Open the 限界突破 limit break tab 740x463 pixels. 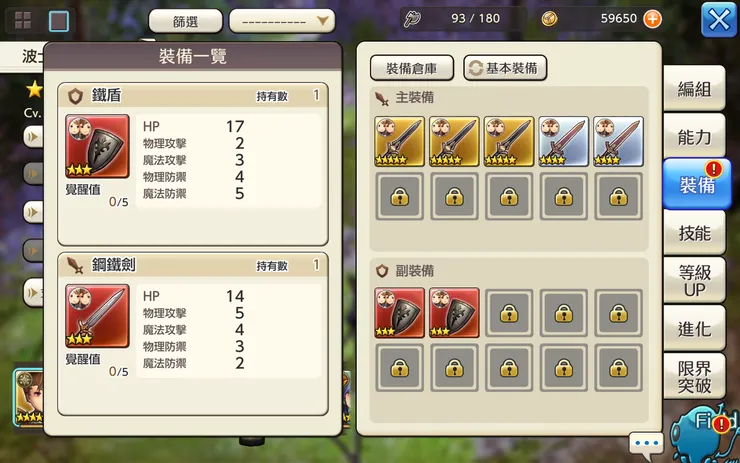coord(695,375)
